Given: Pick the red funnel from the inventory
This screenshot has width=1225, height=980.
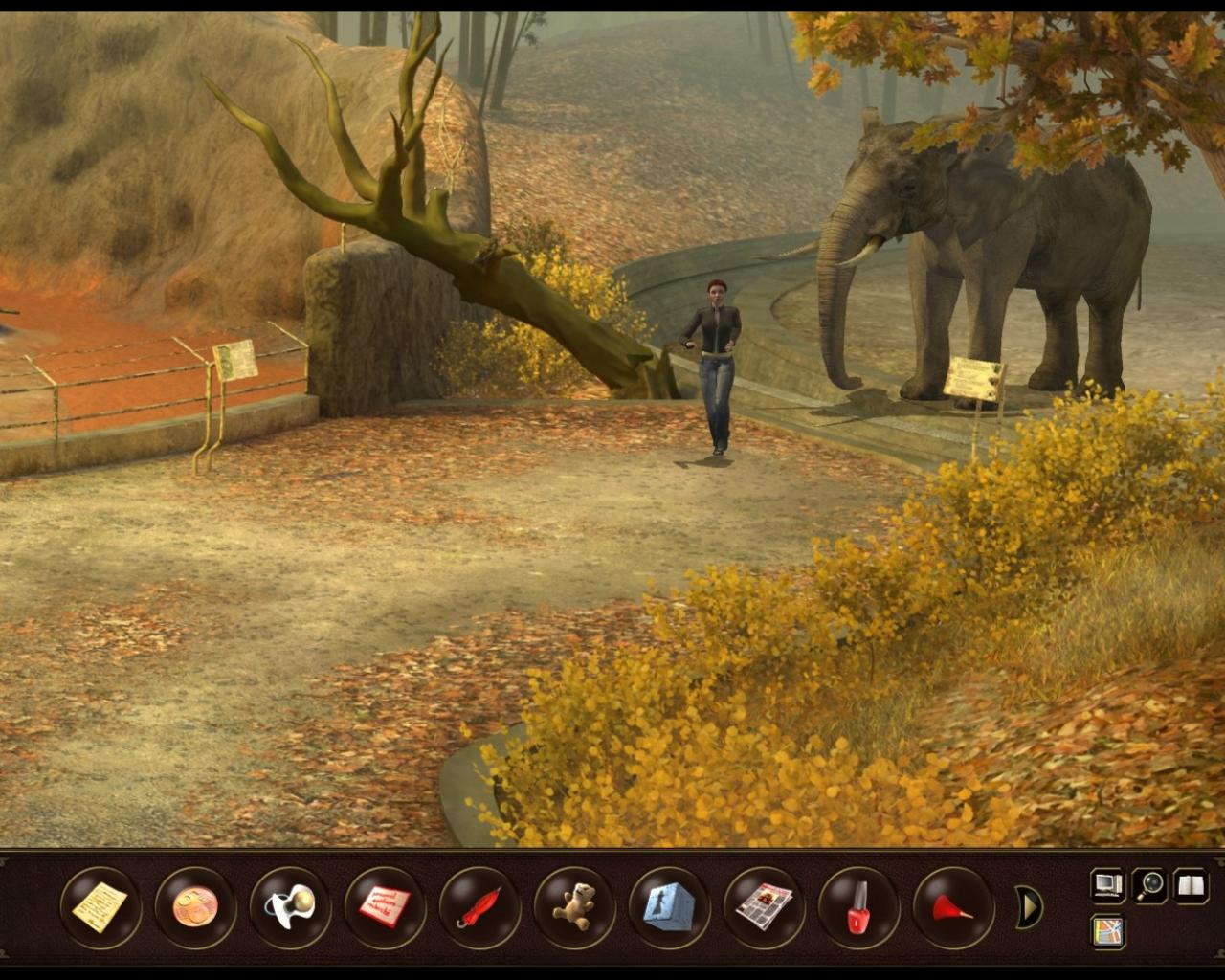Looking at the screenshot, I should (950, 904).
